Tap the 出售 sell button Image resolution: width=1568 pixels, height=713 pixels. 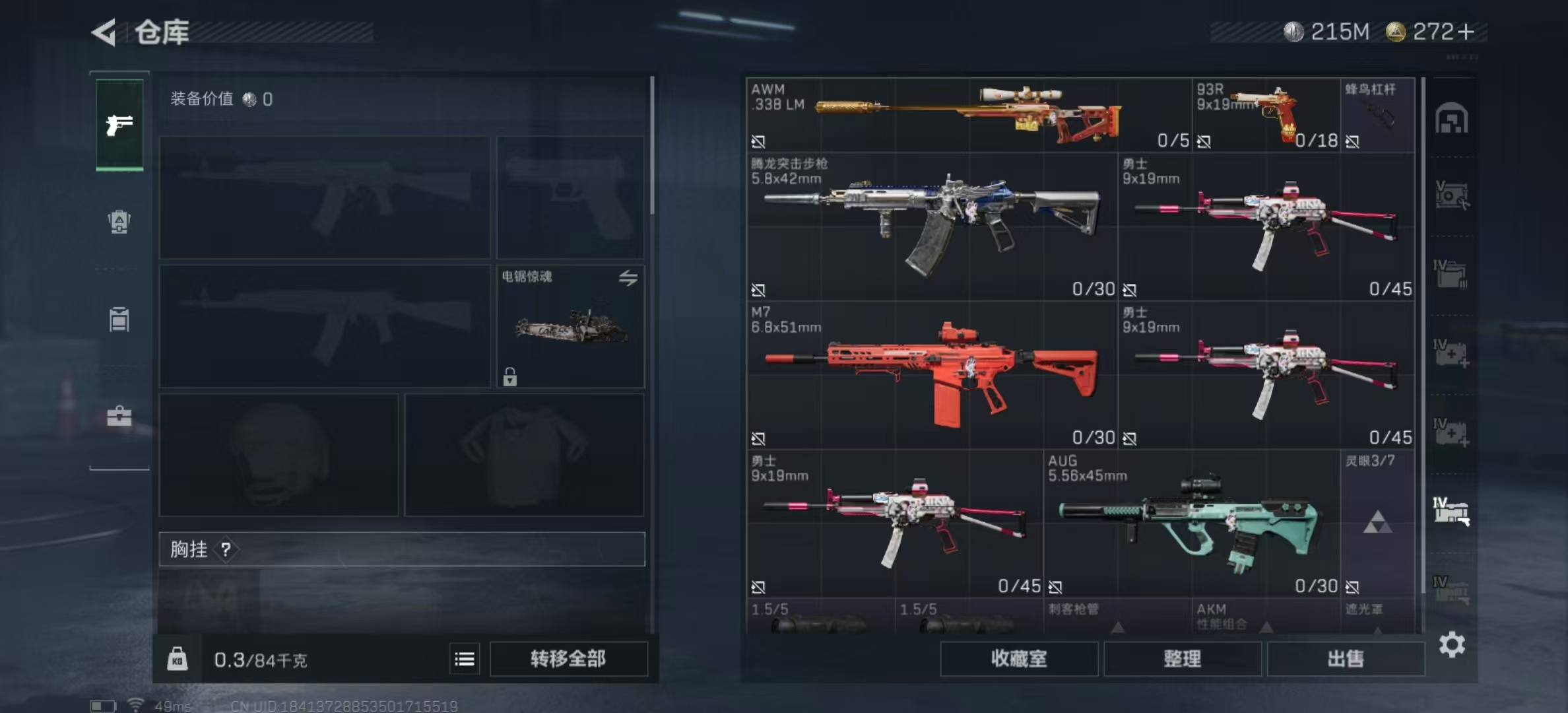(1345, 659)
